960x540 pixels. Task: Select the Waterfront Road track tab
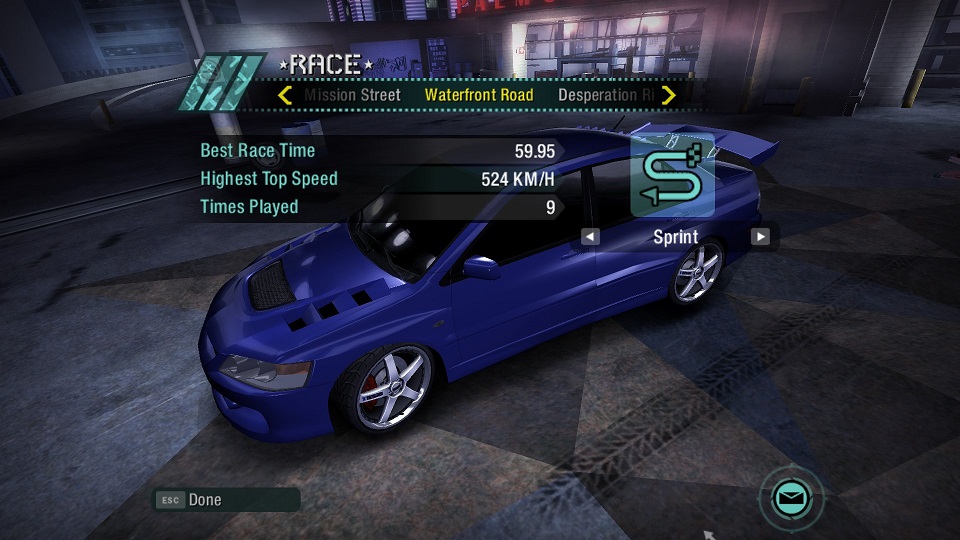pos(479,95)
